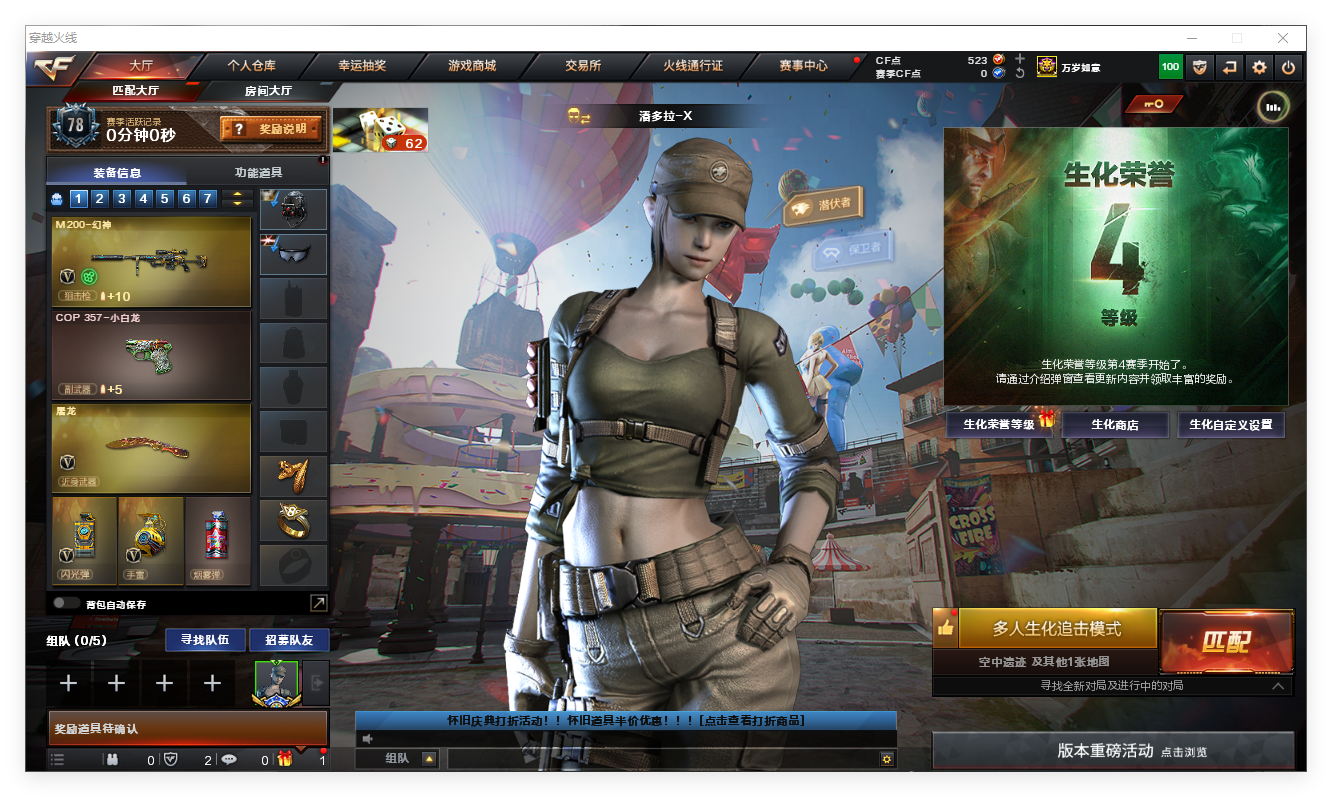Screen dimensions: 1332x797
Task: Go to 幸运抽奖 lucky draw
Action: click(x=361, y=66)
